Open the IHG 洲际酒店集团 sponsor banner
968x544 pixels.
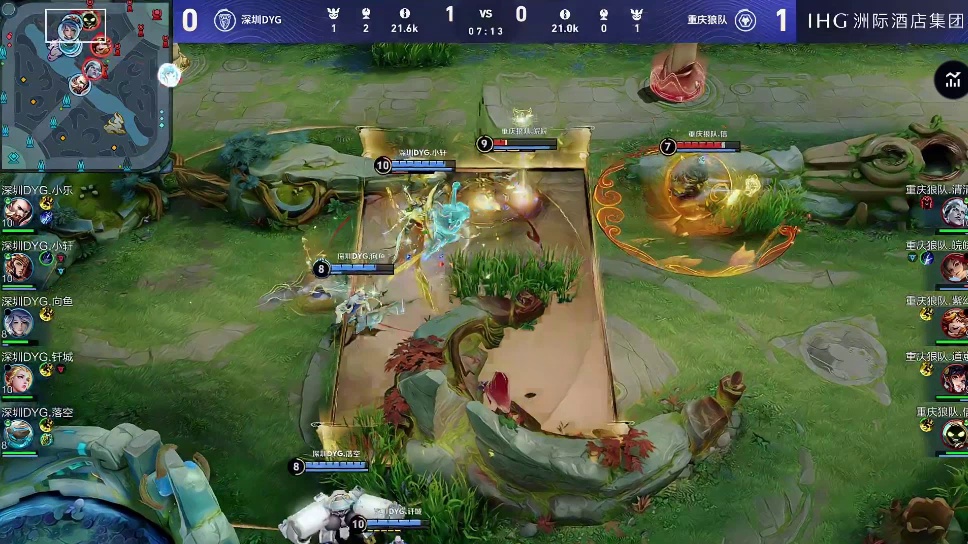point(882,21)
